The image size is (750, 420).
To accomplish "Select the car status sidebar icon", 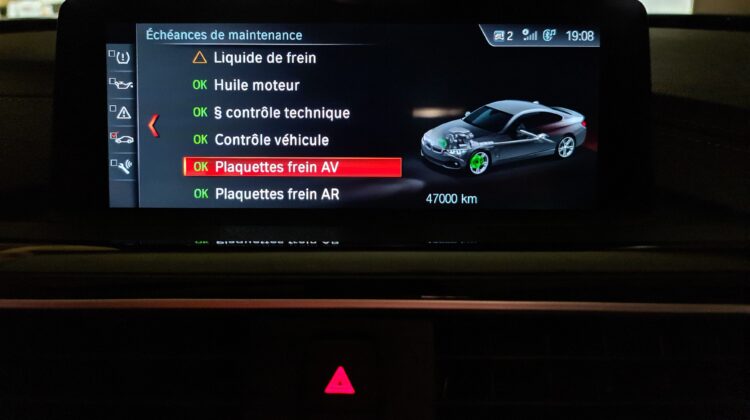I will (x=122, y=138).
